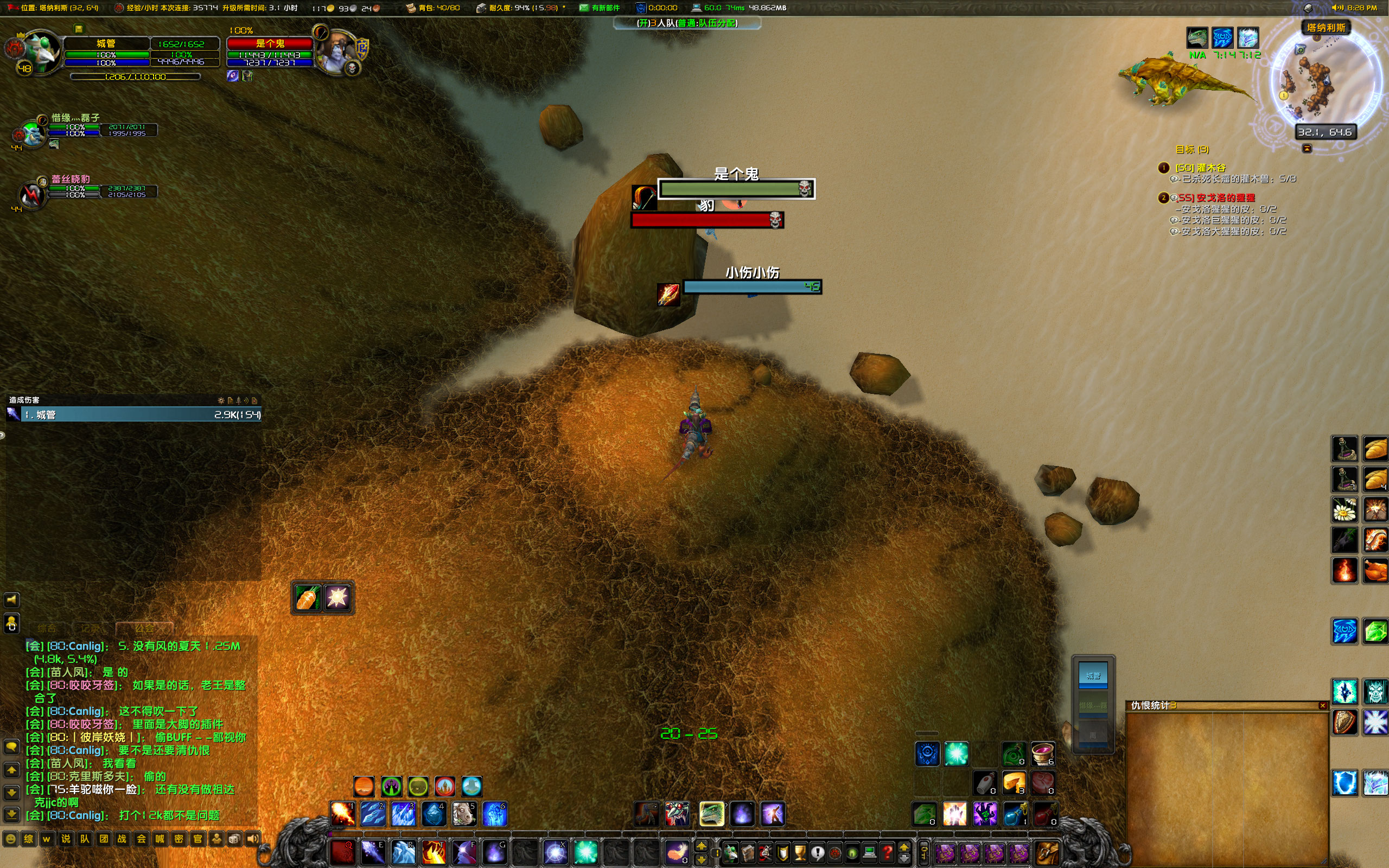This screenshot has height=868, width=1389.
Task: Cast the T flame strike ability
Action: click(435, 853)
